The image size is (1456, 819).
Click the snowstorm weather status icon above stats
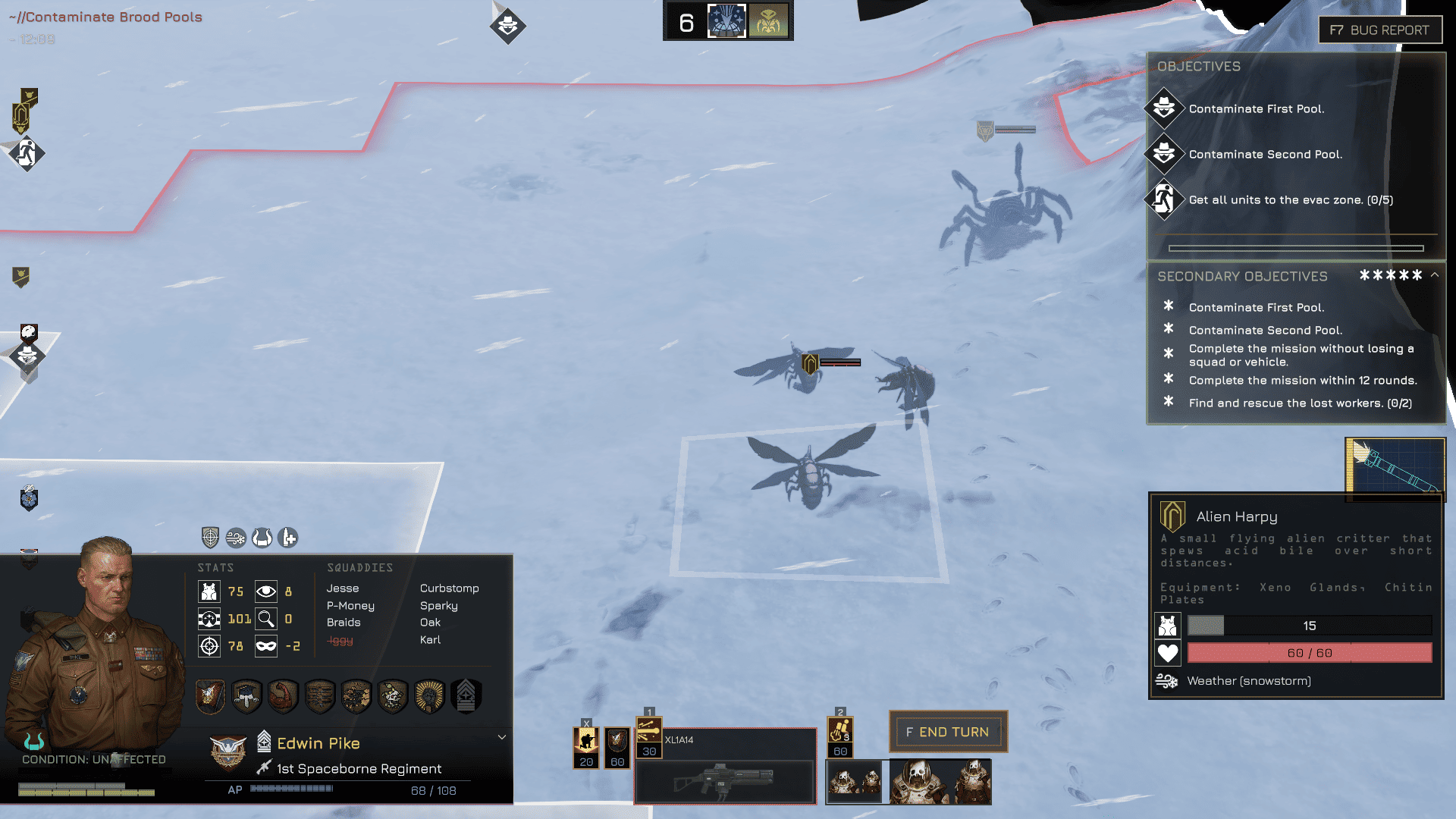coord(236,538)
